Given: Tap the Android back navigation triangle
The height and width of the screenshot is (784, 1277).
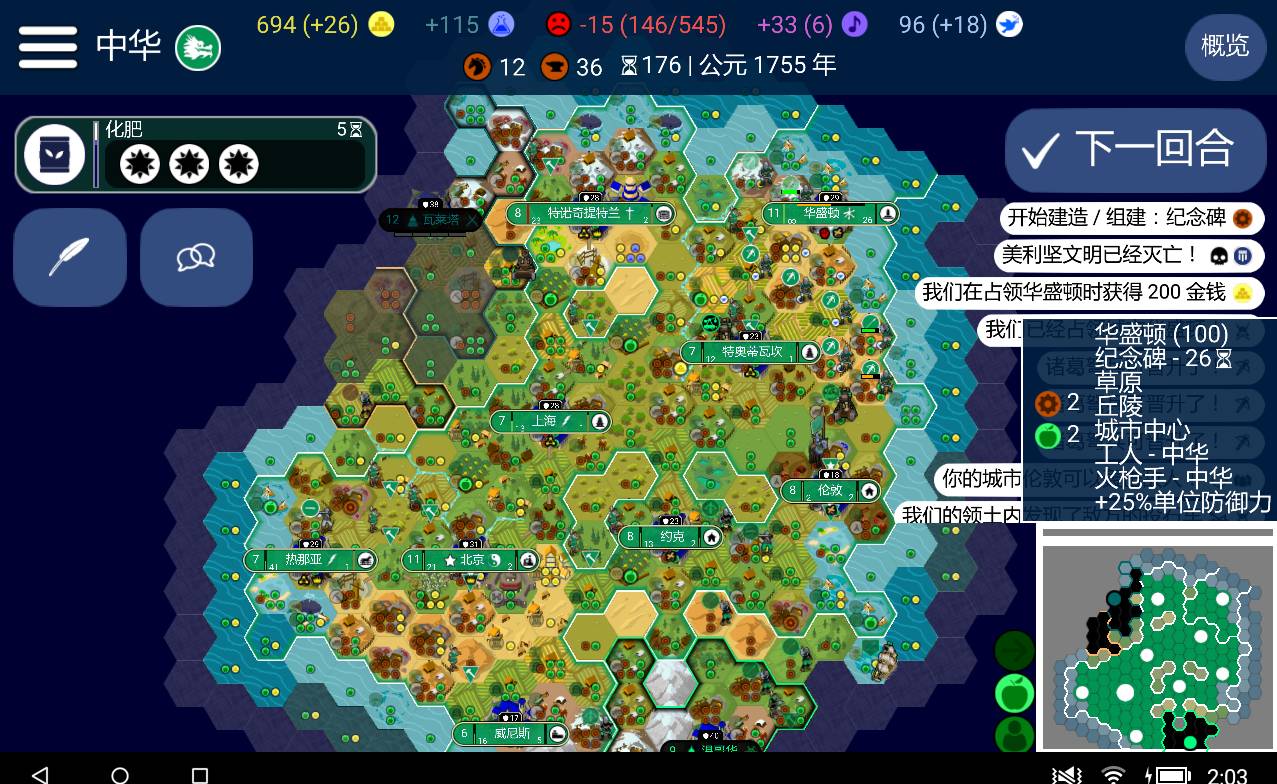Looking at the screenshot, I should (40, 775).
